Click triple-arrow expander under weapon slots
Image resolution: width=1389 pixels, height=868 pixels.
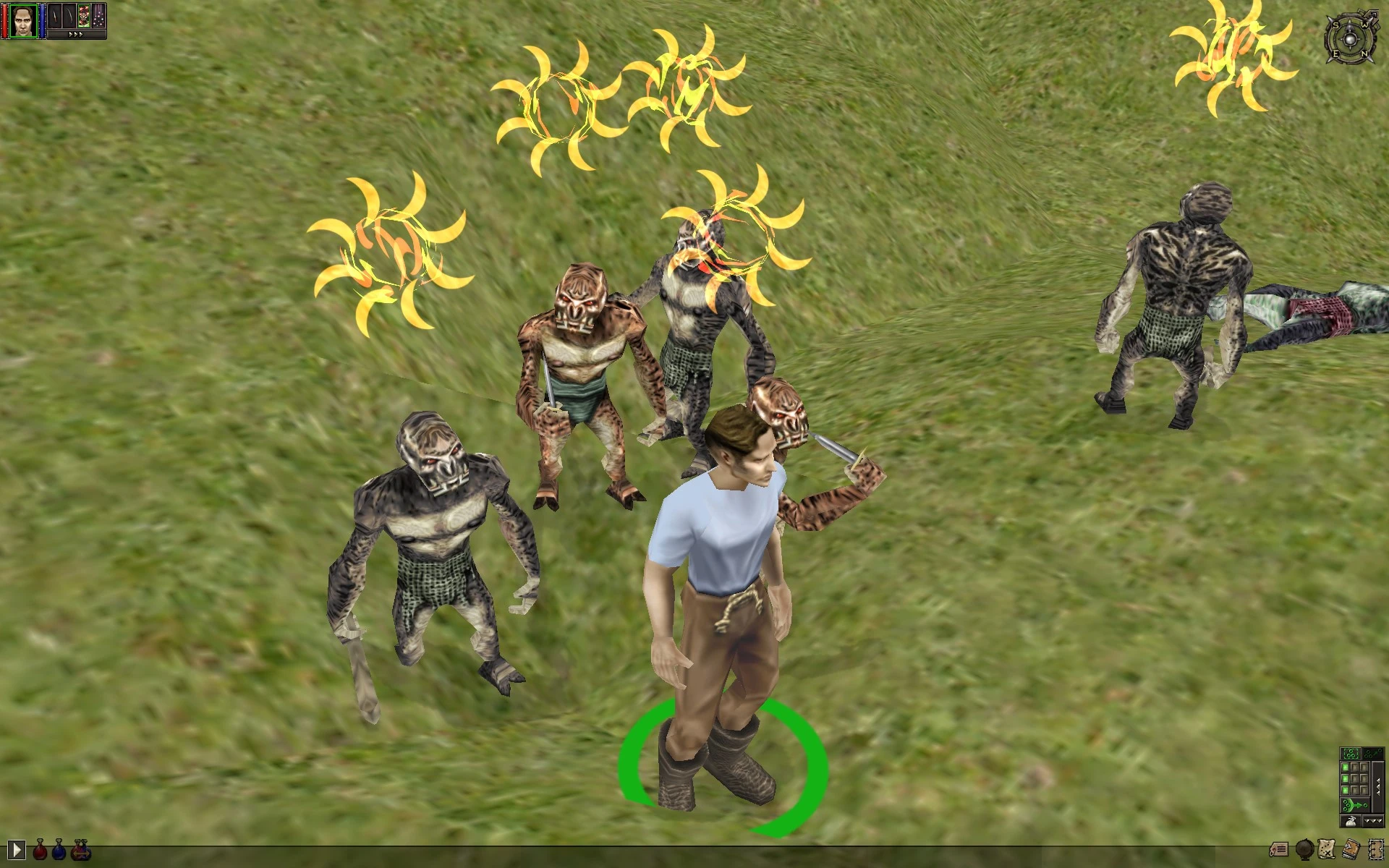pos(76,34)
